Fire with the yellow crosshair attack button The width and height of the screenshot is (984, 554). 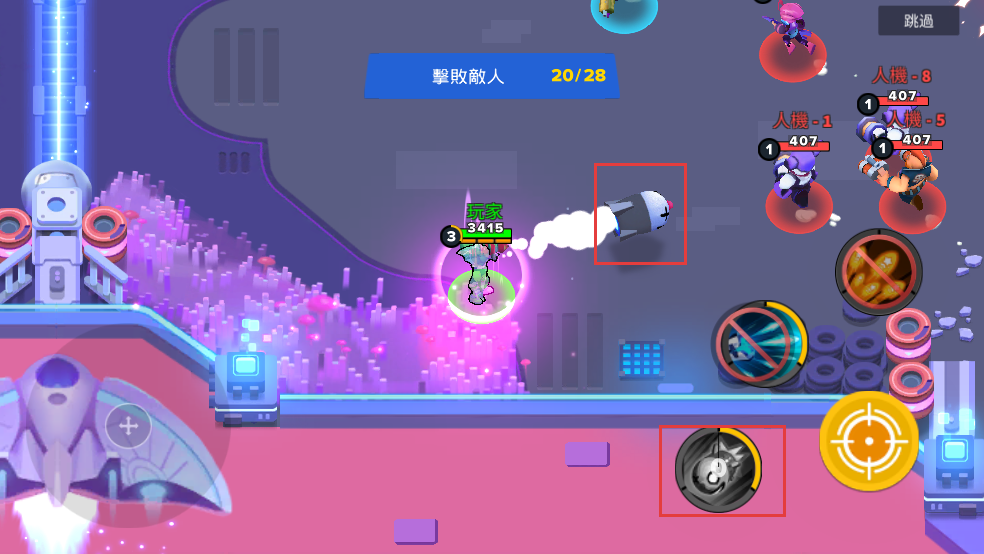(869, 441)
